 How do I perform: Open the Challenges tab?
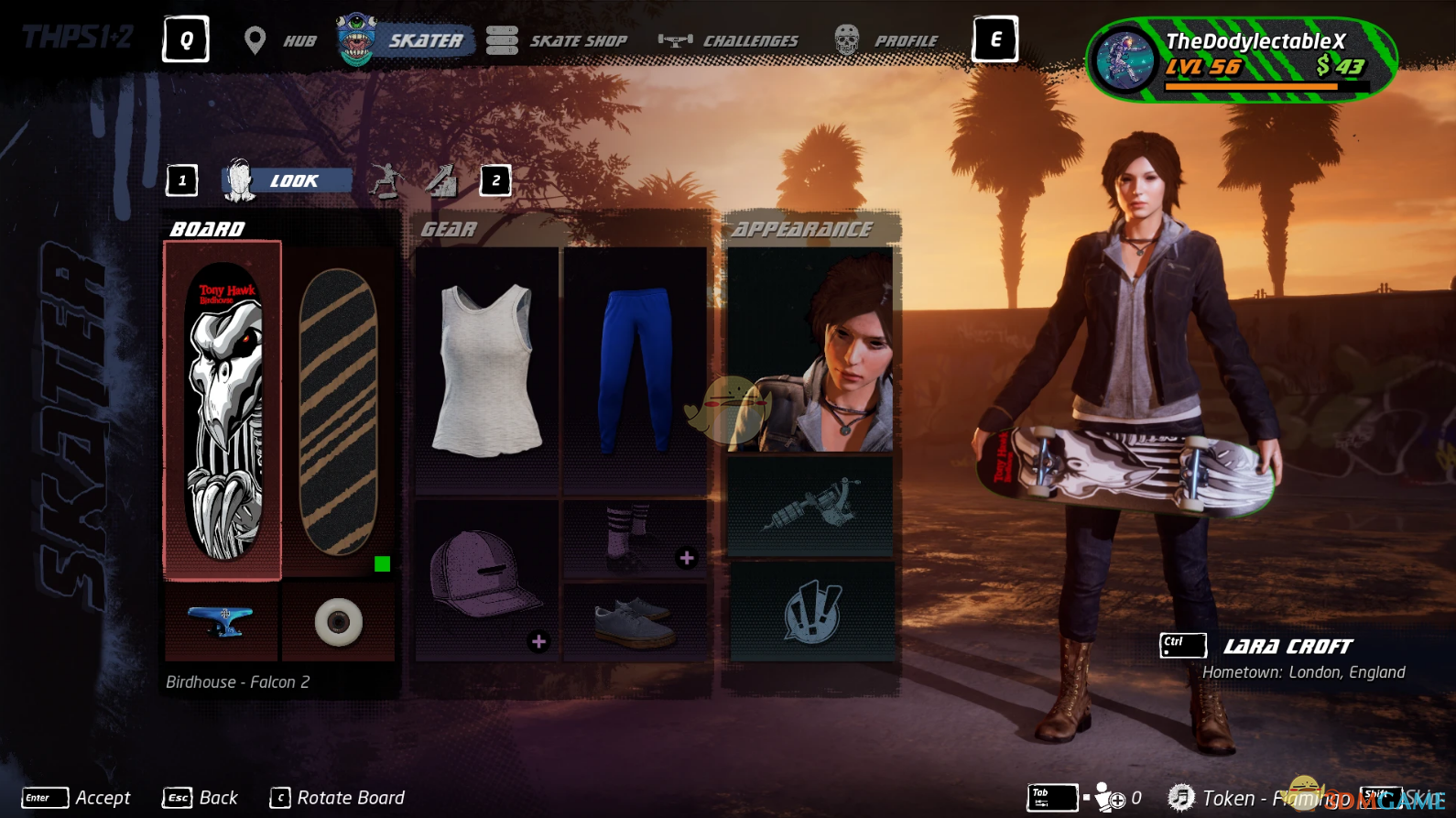tap(729, 40)
